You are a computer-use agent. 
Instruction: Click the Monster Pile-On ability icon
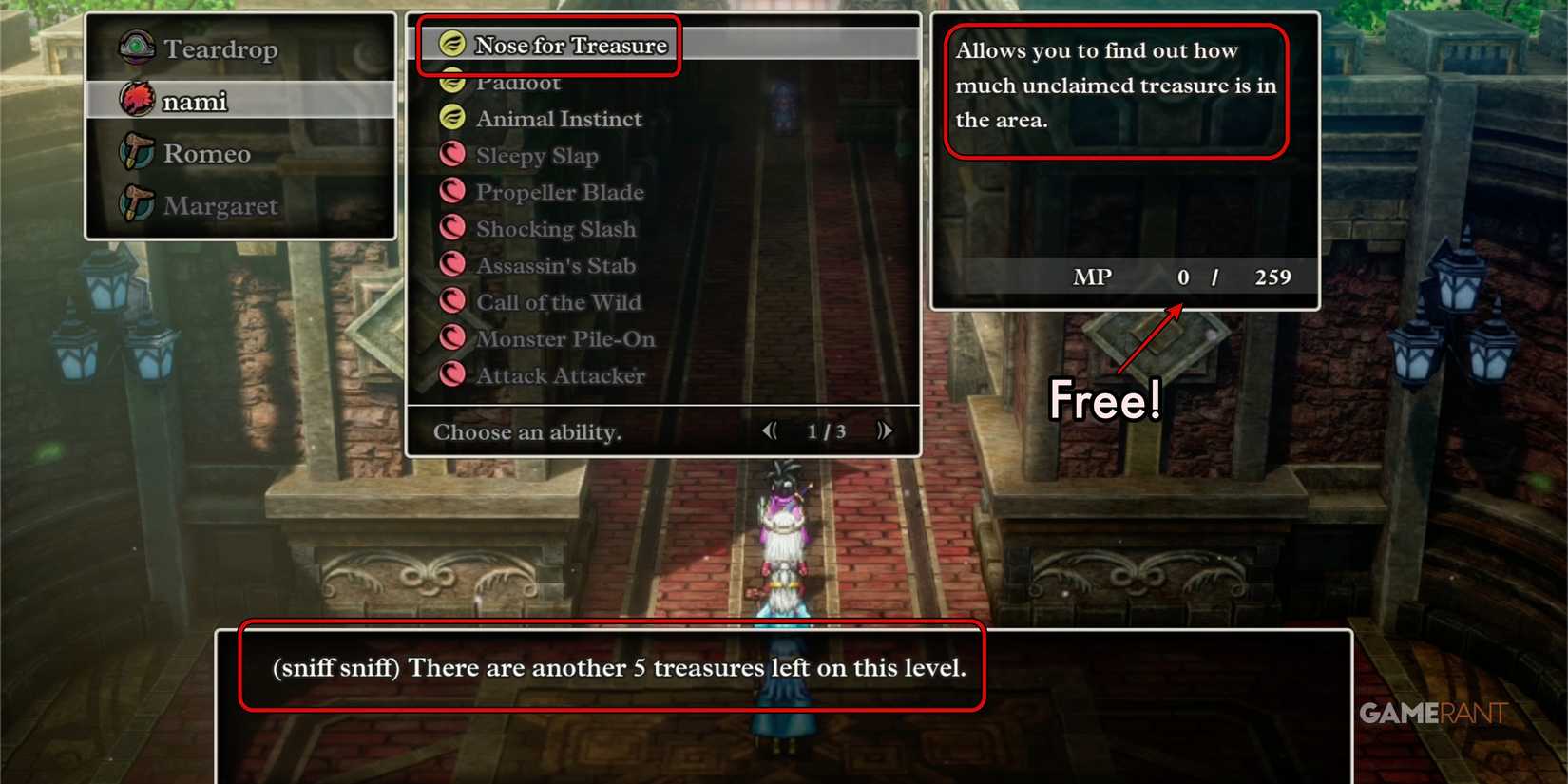pos(452,336)
